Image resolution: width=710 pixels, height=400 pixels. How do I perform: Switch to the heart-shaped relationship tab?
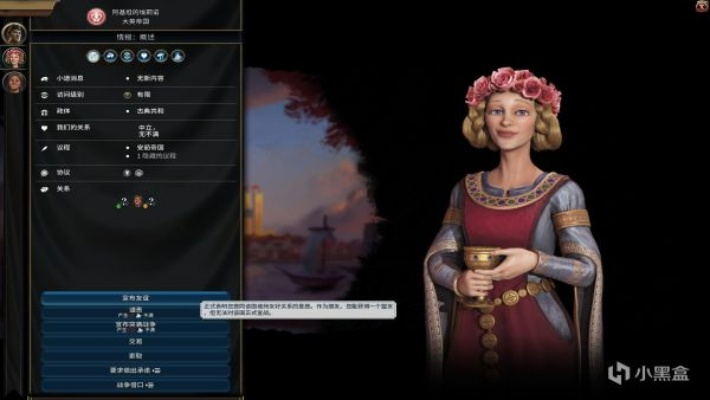144,57
